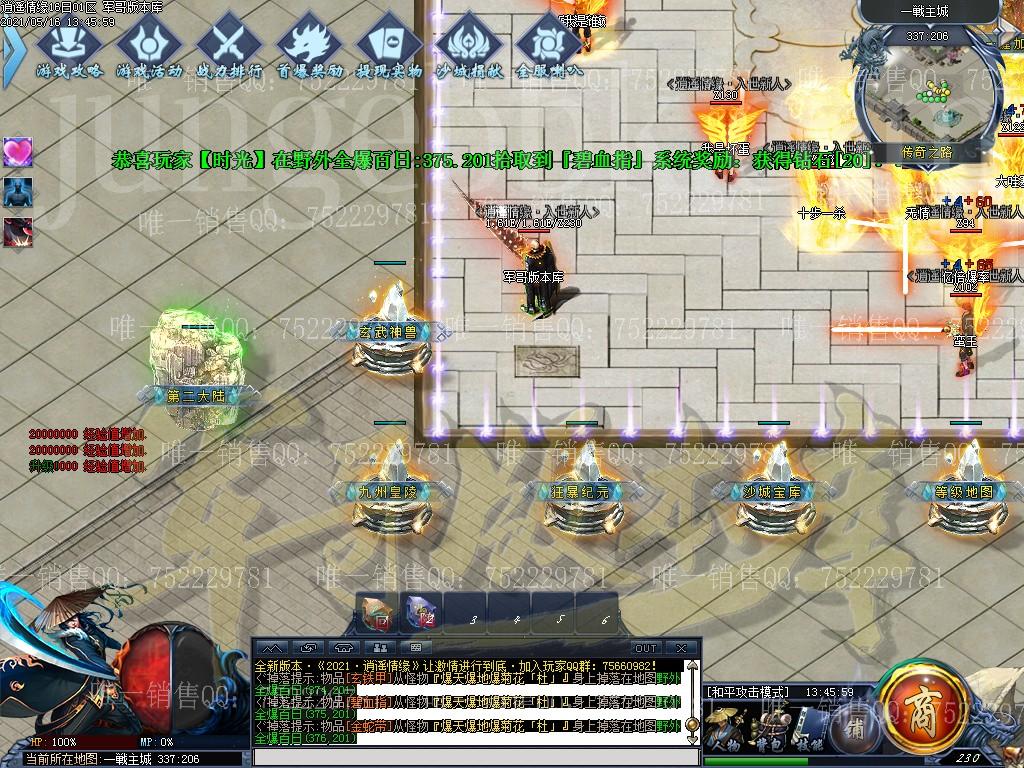Show the 战力排行 power ranking
Image resolution: width=1024 pixels, height=768 pixels.
(229, 48)
